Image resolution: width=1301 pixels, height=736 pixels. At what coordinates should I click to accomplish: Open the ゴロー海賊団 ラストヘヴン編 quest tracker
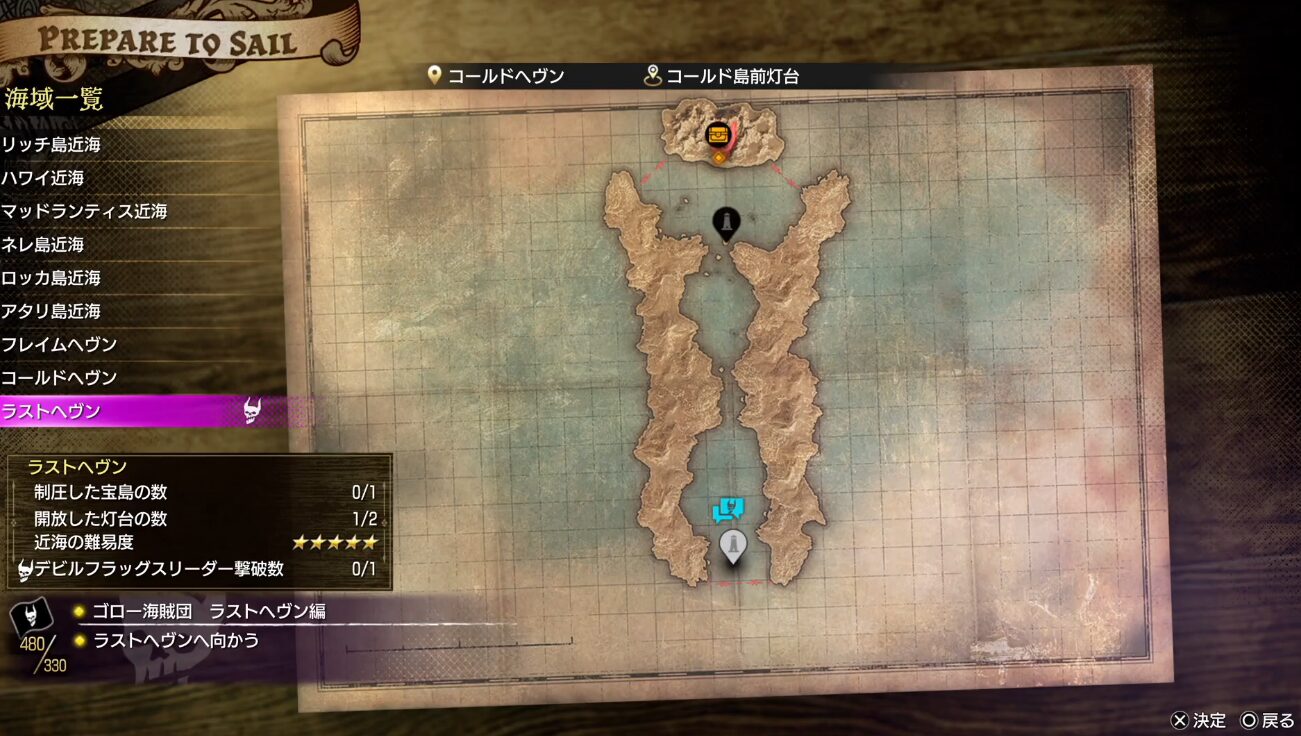[209, 611]
